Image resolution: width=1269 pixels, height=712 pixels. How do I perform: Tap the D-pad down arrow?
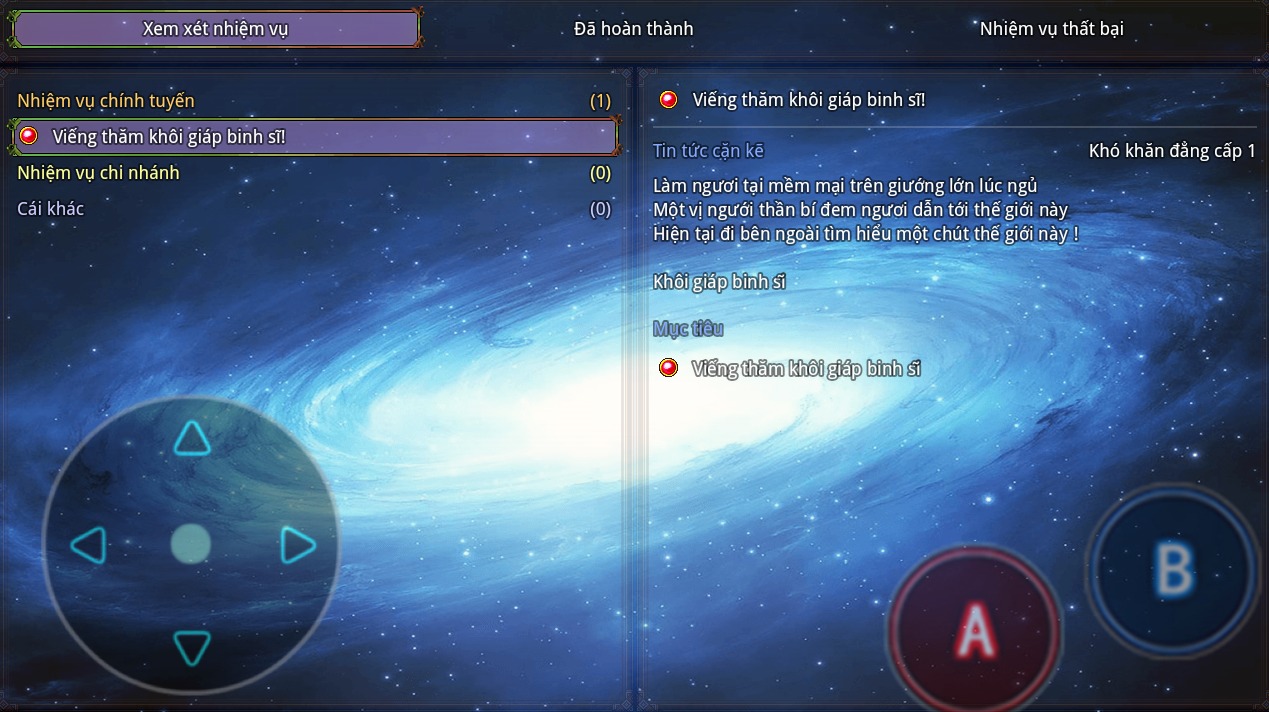(x=191, y=648)
